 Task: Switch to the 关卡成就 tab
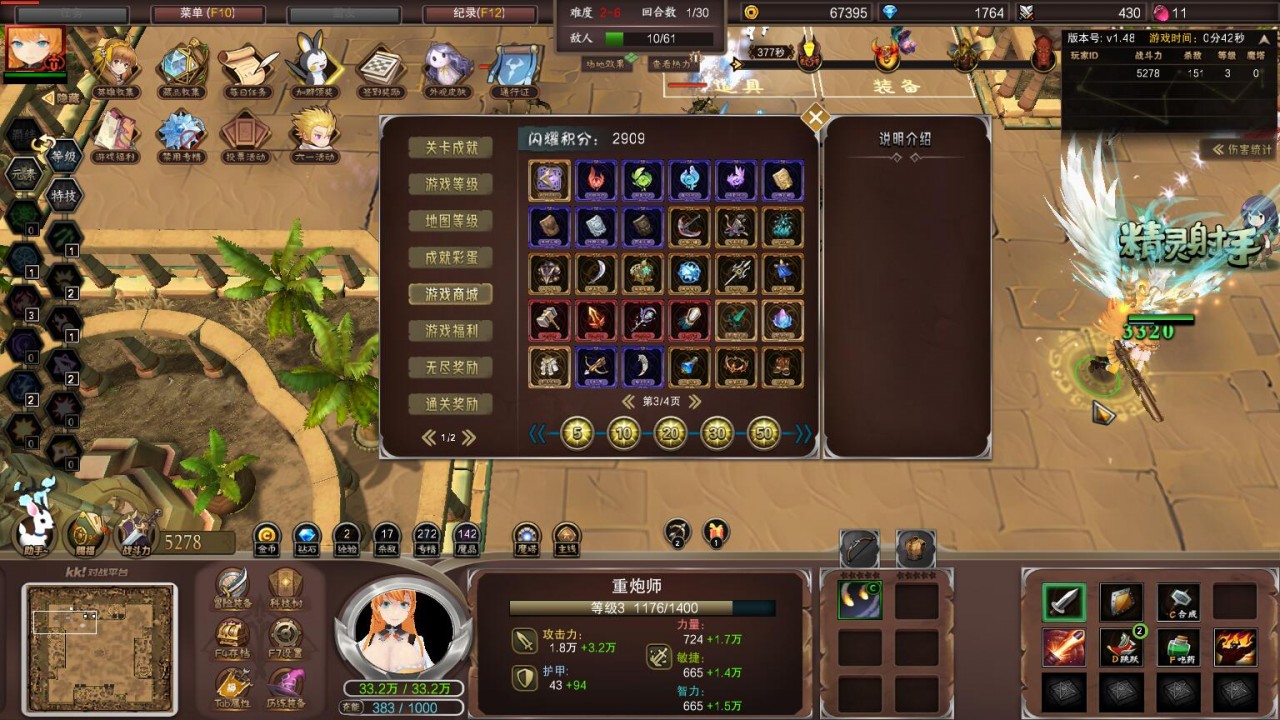pyautogui.click(x=451, y=147)
